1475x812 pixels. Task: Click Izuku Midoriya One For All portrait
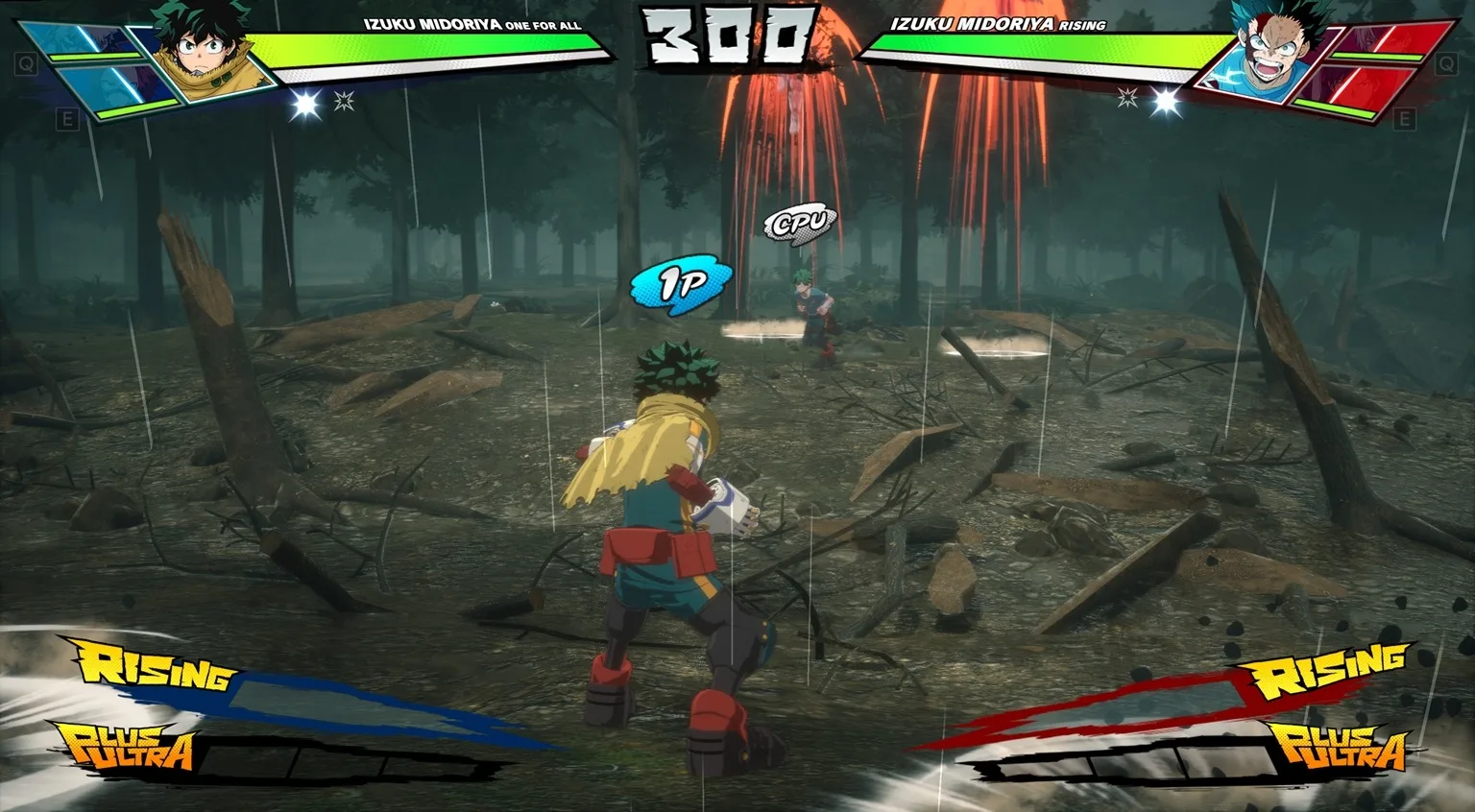coord(204,53)
